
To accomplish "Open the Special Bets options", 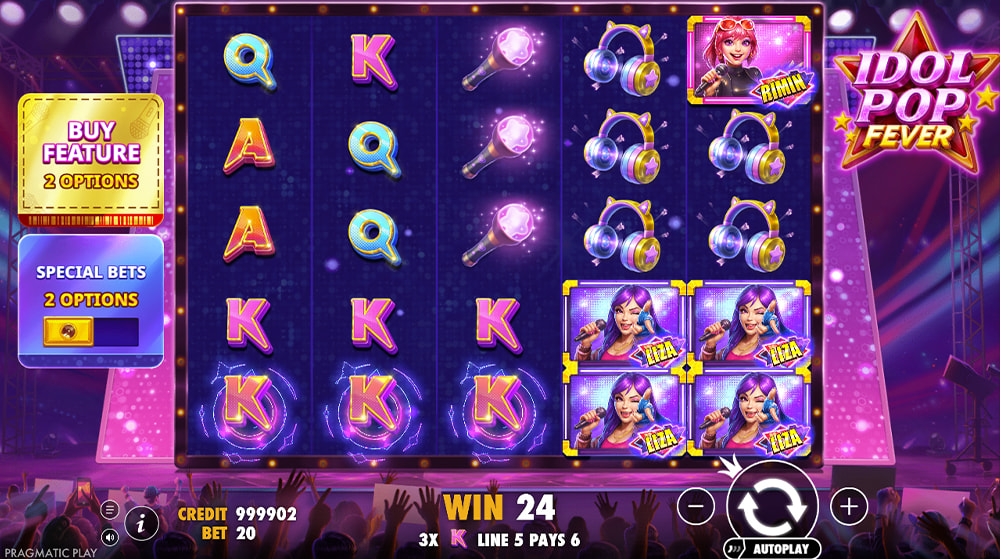I will click(x=88, y=285).
